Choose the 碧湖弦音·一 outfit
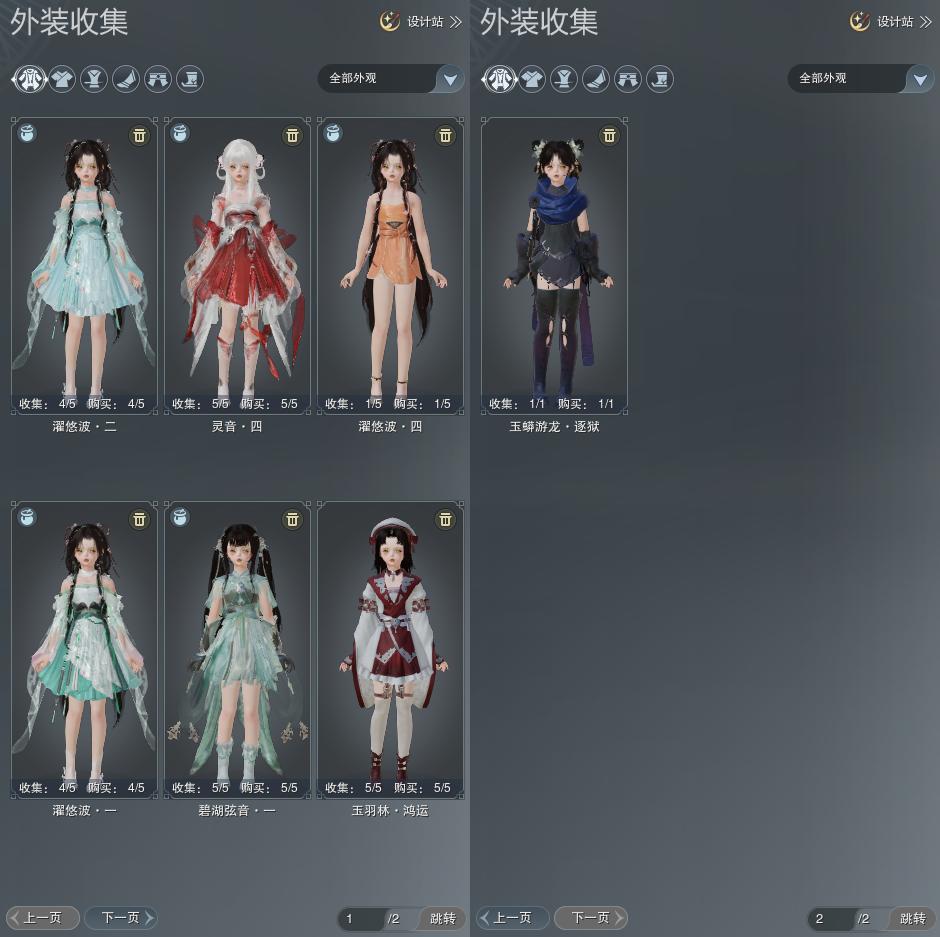The image size is (940, 937). pyautogui.click(x=237, y=648)
